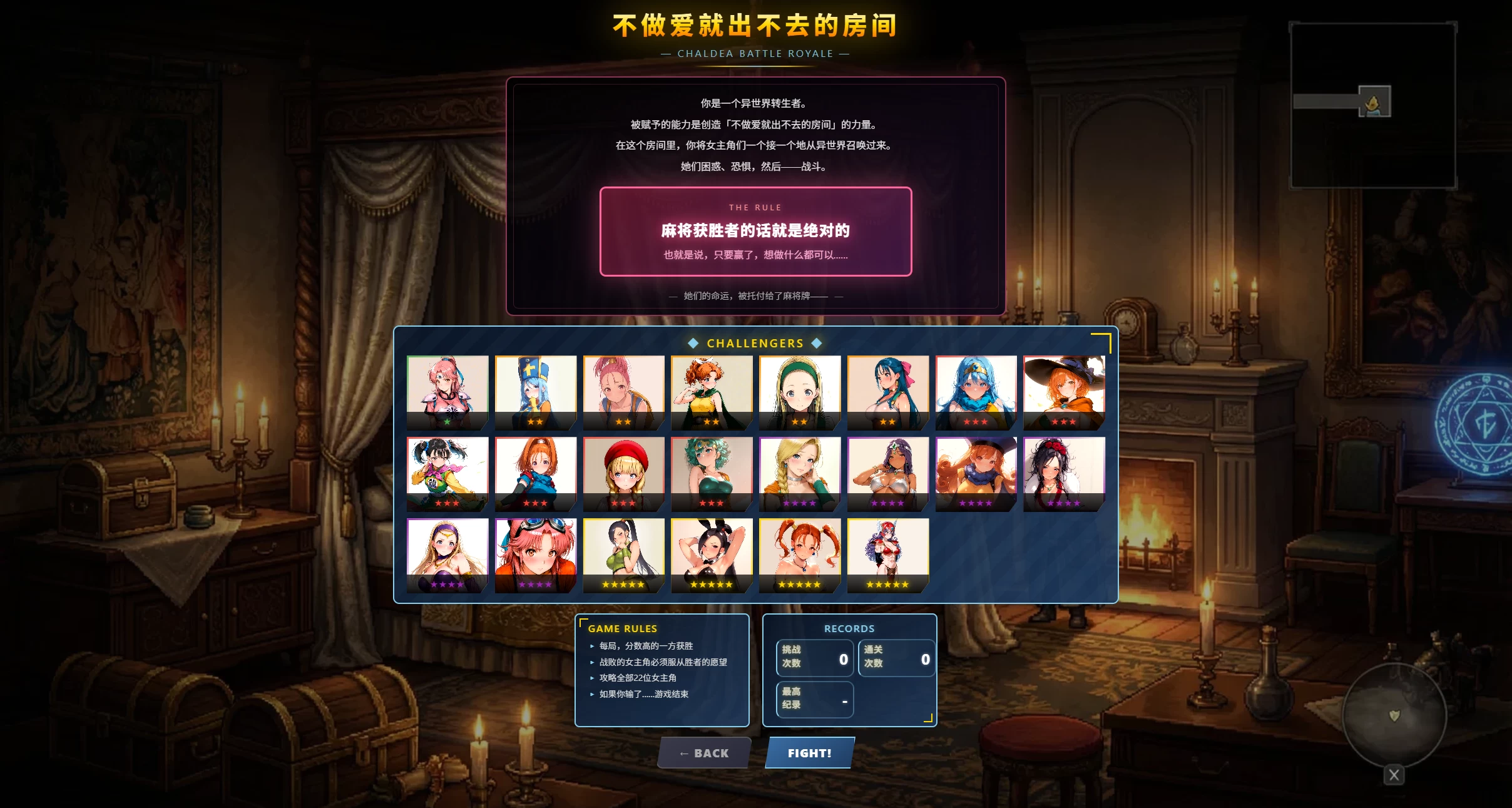
Task: Click the BACK button
Action: tap(704, 753)
